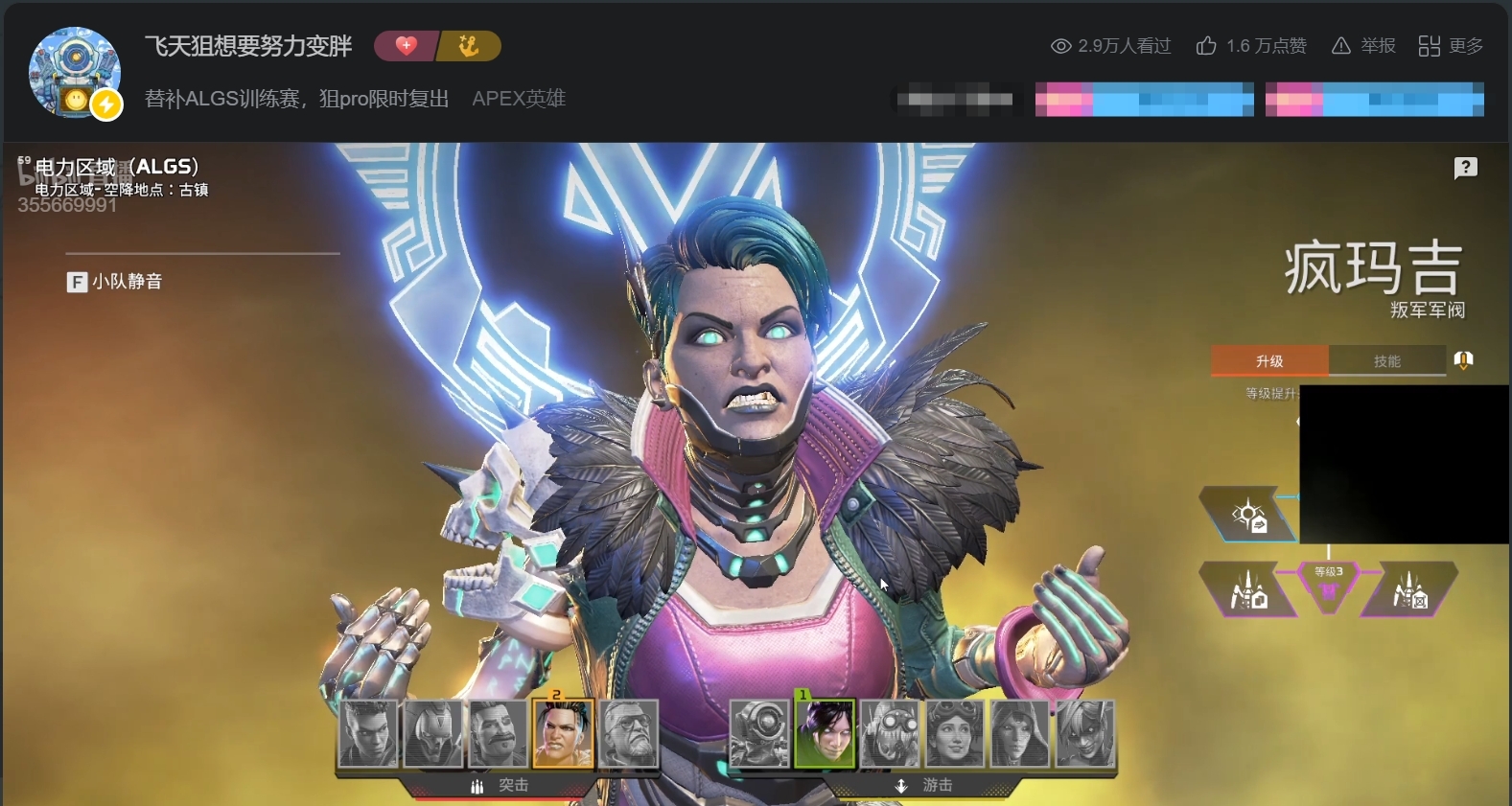Toggle the heart follow button
This screenshot has width=1512, height=806.
406,45
